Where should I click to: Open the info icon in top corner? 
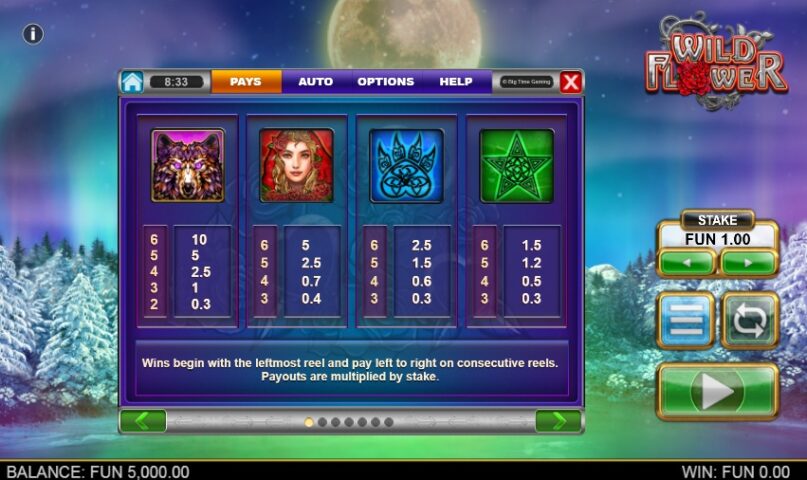click(x=33, y=34)
